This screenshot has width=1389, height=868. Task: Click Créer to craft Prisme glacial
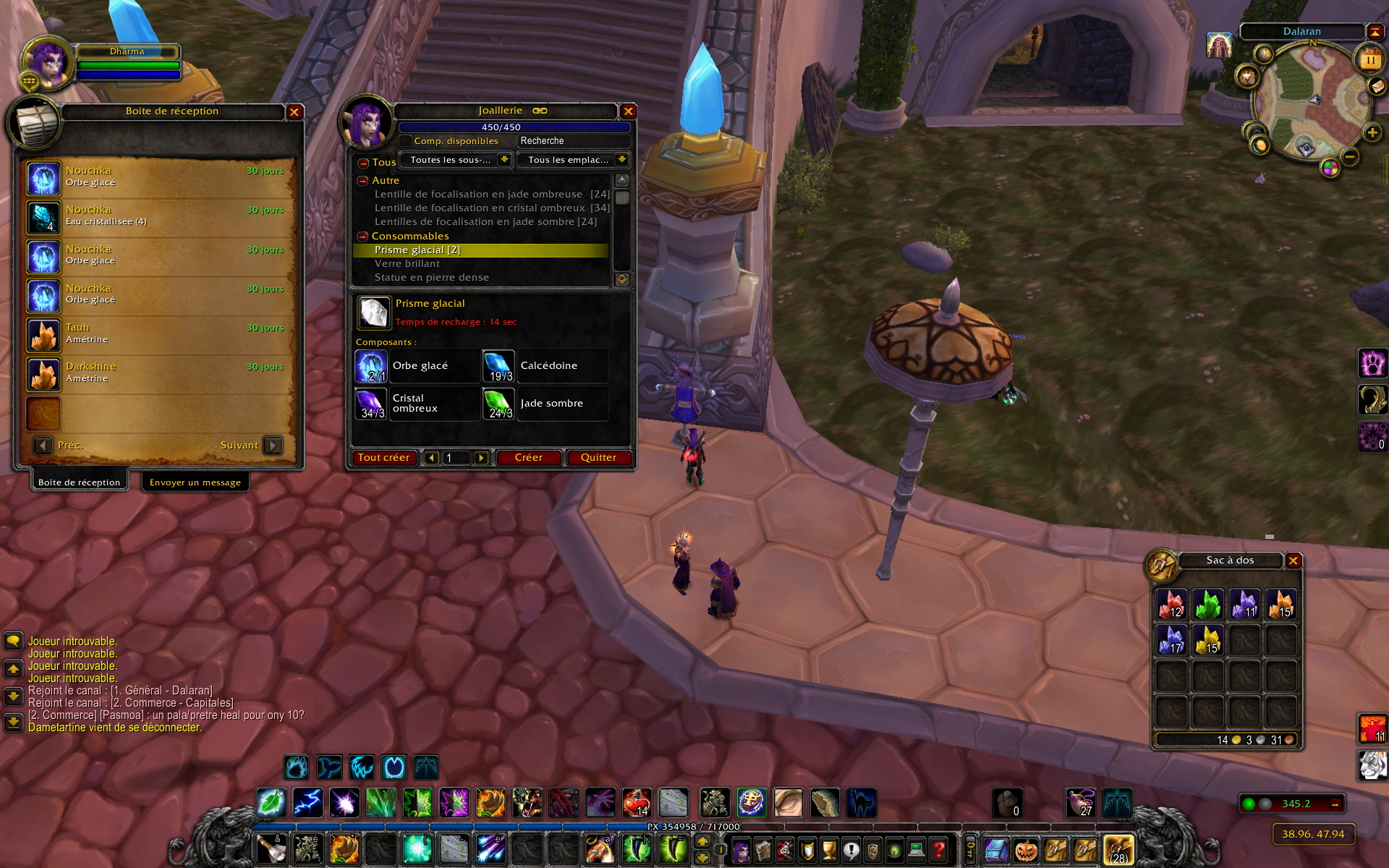click(x=528, y=458)
